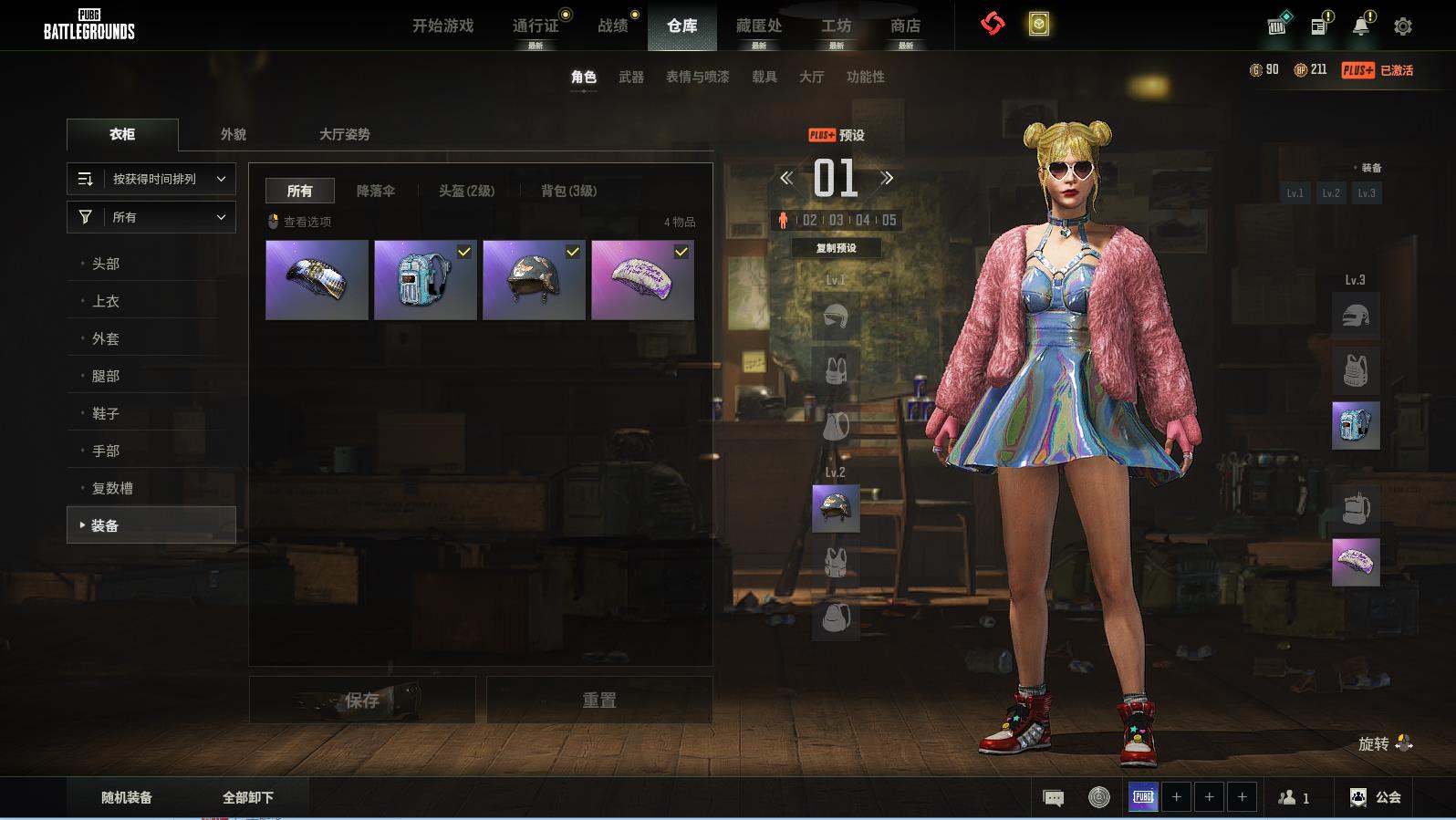Select the 头部 head category
This screenshot has width=1456, height=820.
[x=106, y=264]
